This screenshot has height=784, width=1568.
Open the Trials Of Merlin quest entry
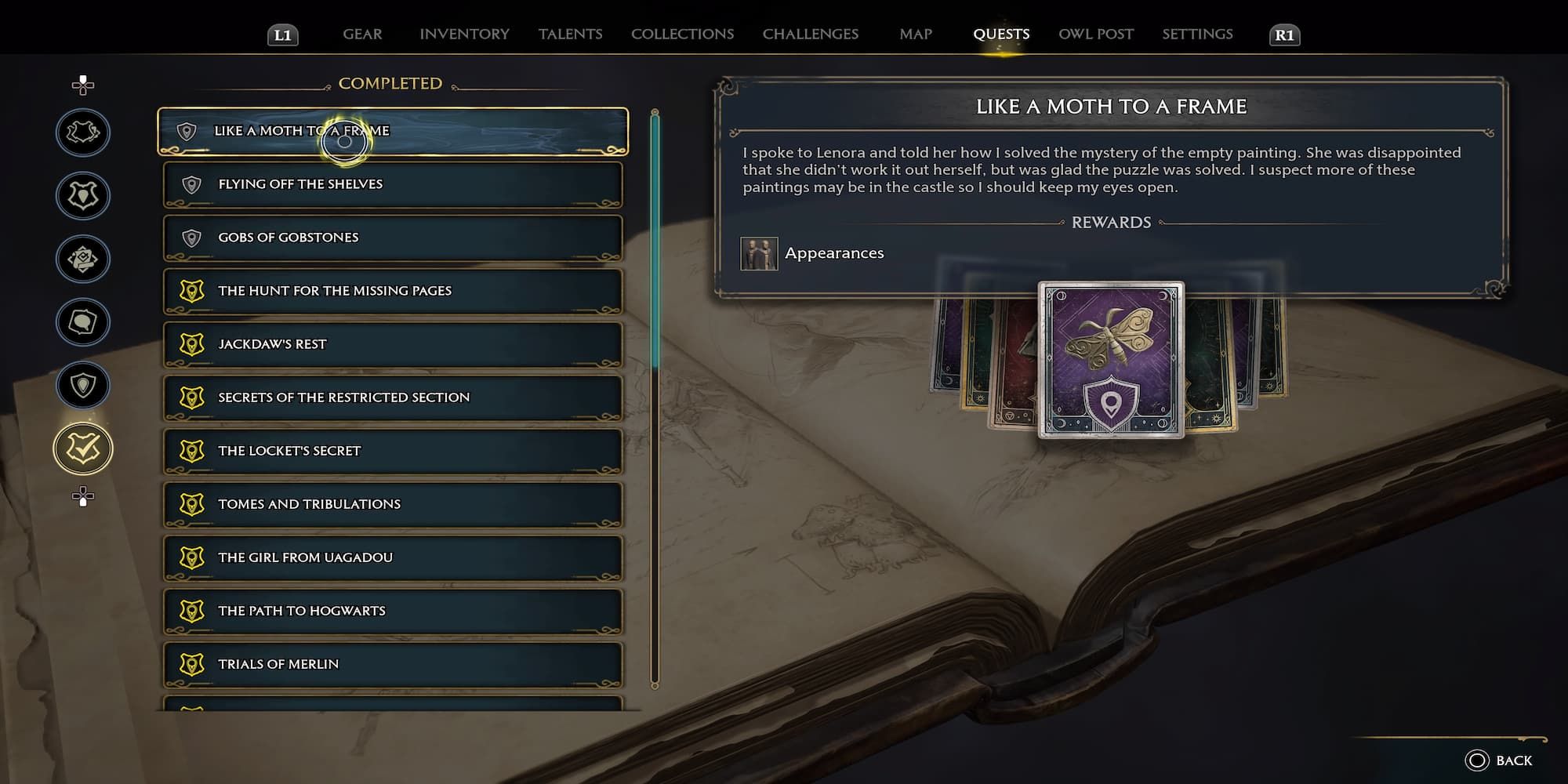click(392, 664)
